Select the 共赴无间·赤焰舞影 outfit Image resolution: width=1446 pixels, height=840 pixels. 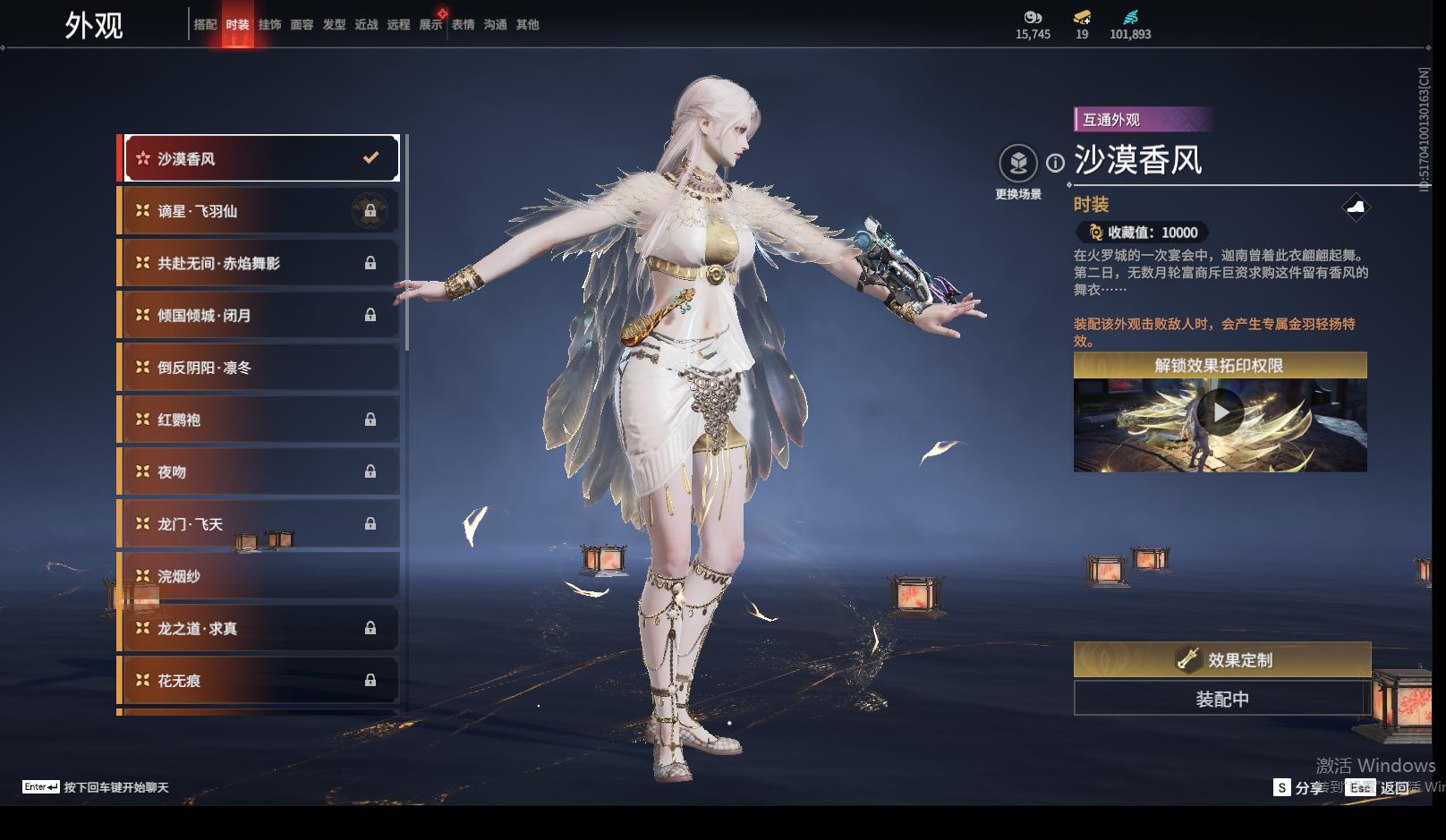click(260, 263)
